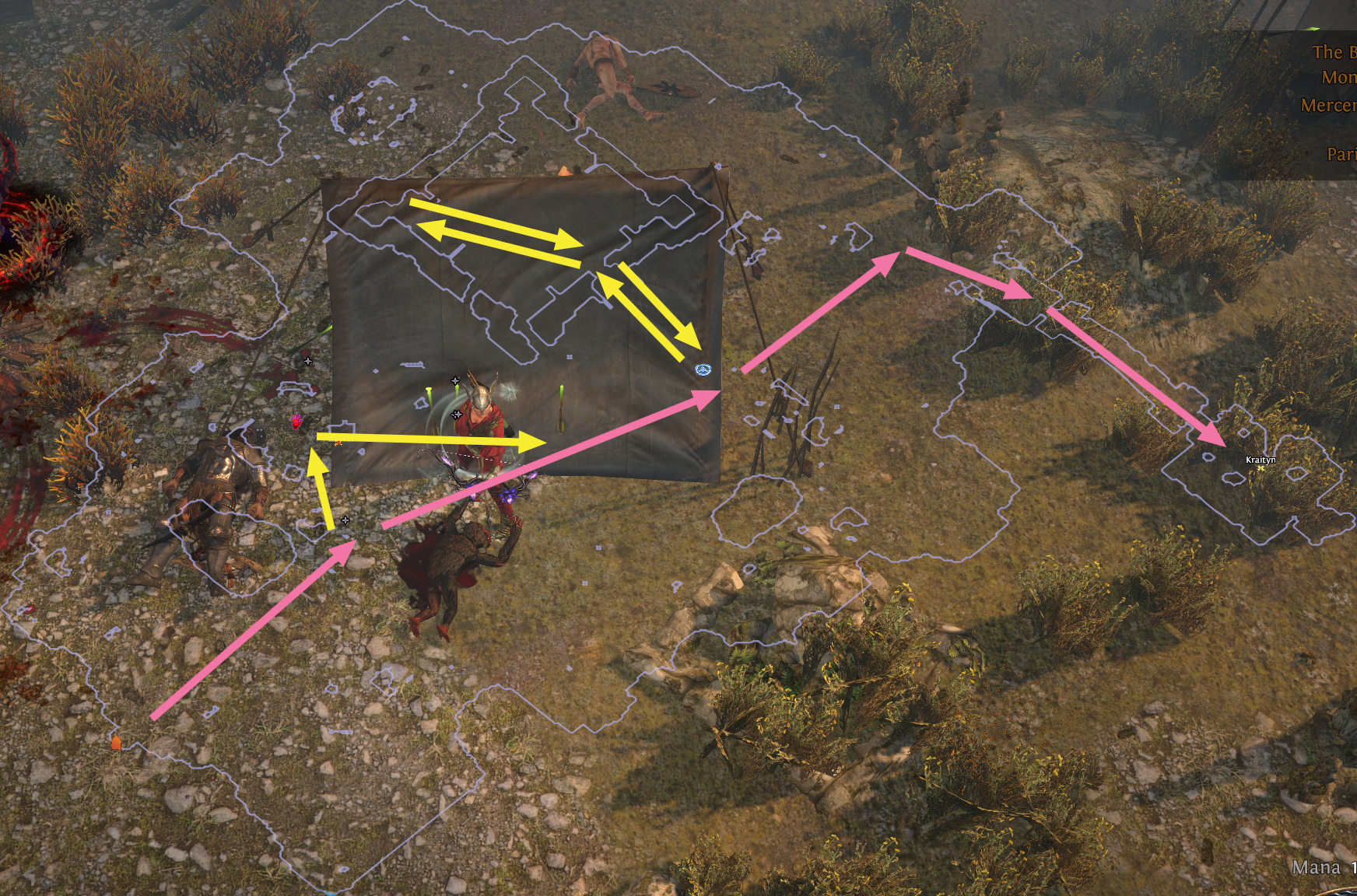Click the red glove item on the ground
This screenshot has width=1357, height=896.
(x=296, y=422)
